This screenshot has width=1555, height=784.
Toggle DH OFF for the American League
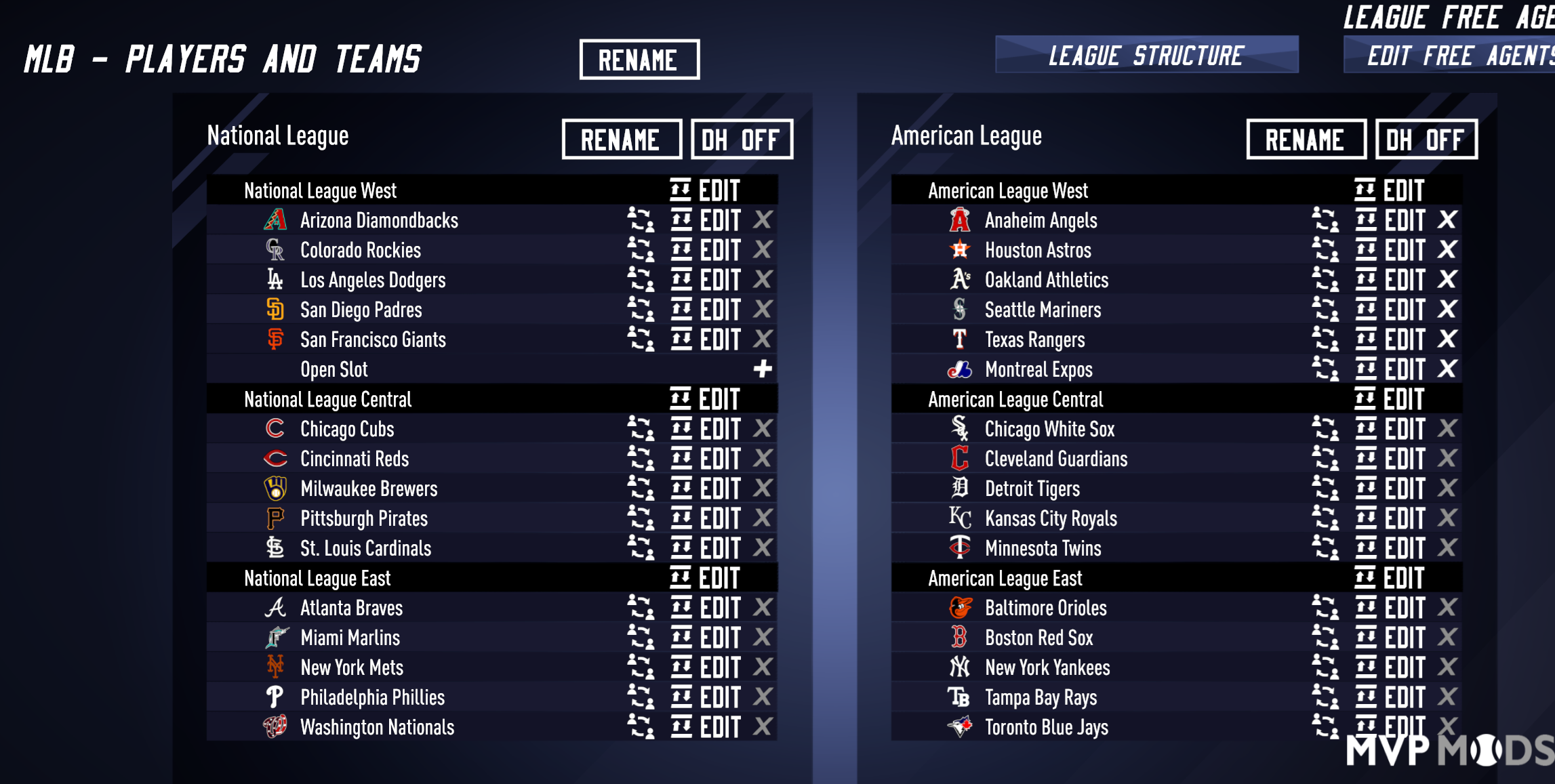coord(1426,140)
